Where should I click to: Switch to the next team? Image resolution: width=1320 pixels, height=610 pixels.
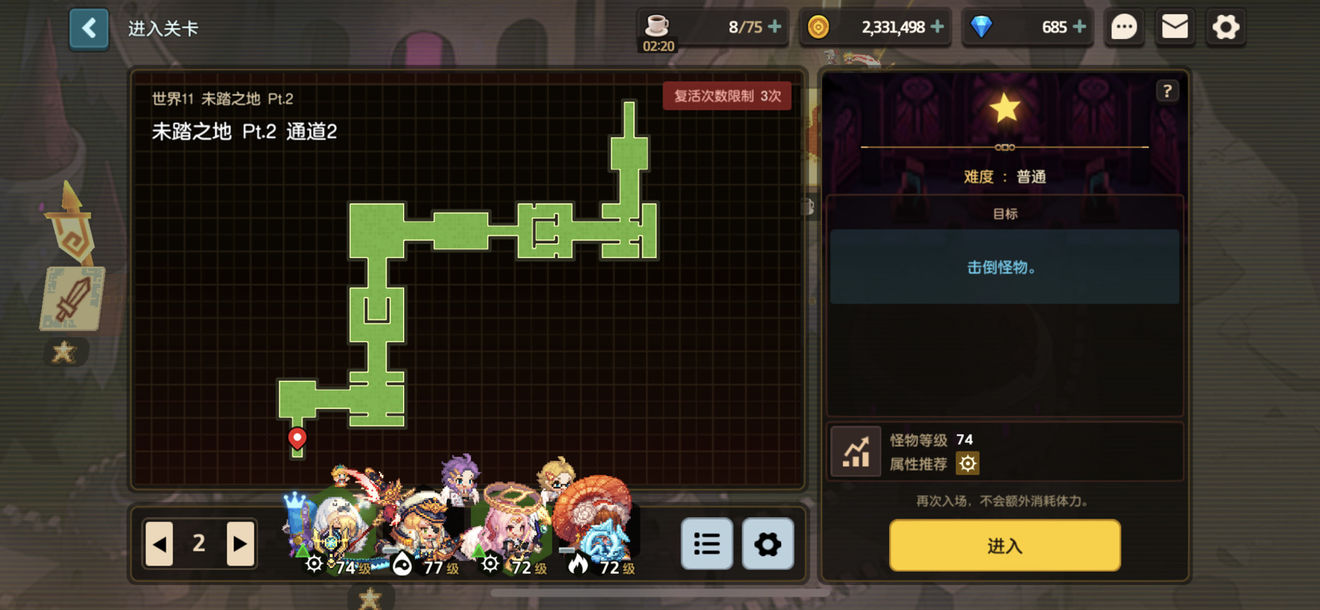pyautogui.click(x=239, y=543)
